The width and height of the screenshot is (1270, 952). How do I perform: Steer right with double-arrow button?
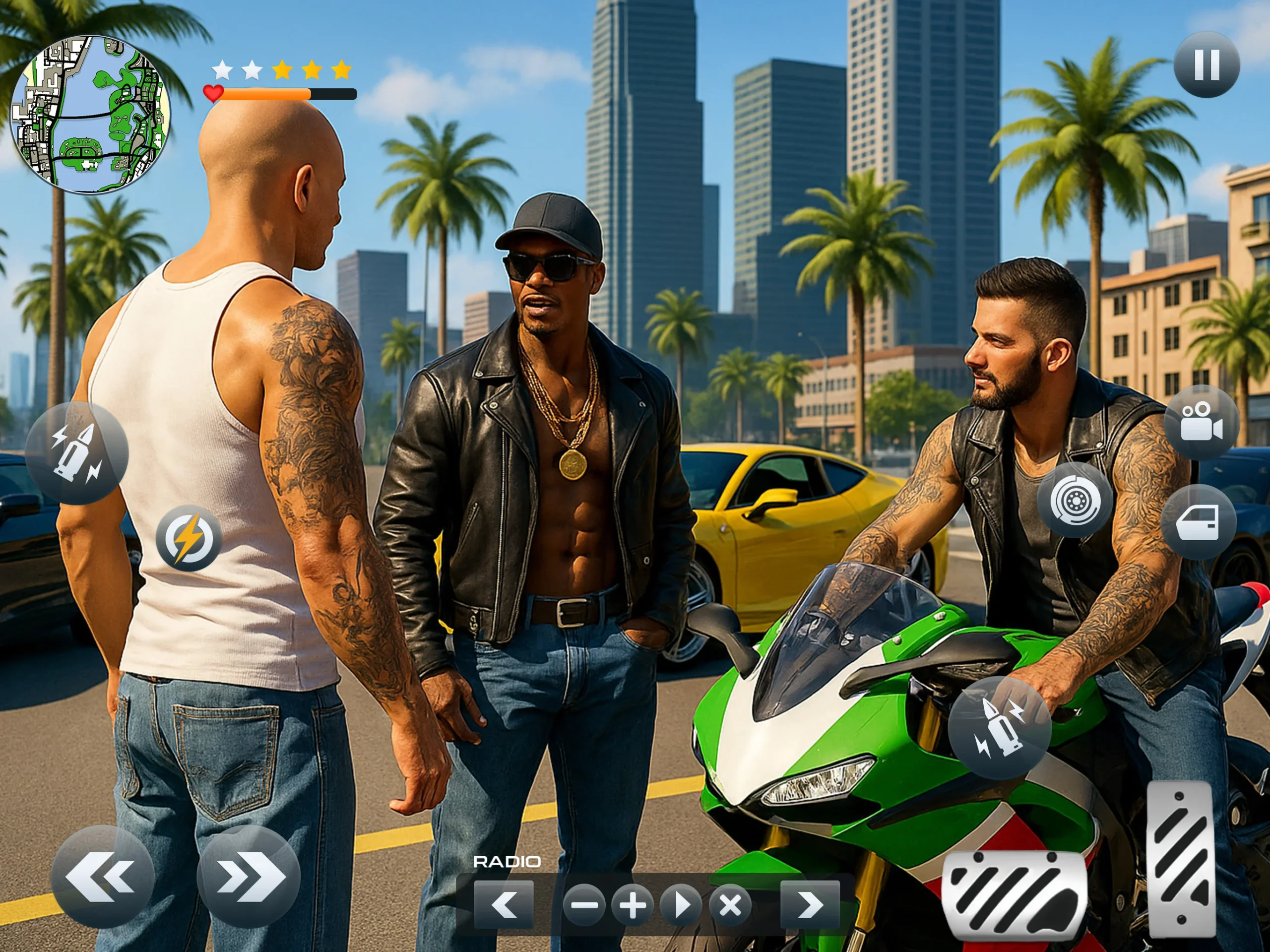pyautogui.click(x=249, y=876)
